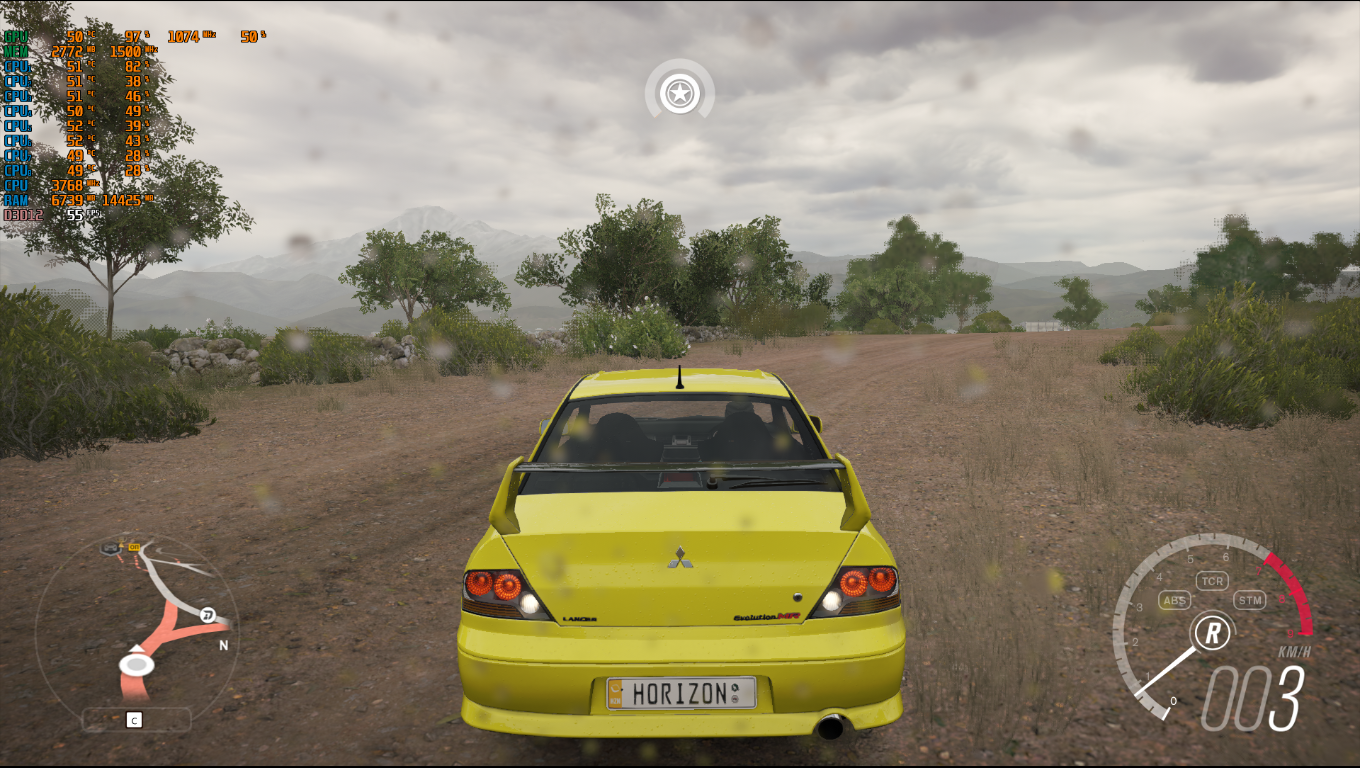Toggle the TCR traction control indicator

(x=1212, y=581)
